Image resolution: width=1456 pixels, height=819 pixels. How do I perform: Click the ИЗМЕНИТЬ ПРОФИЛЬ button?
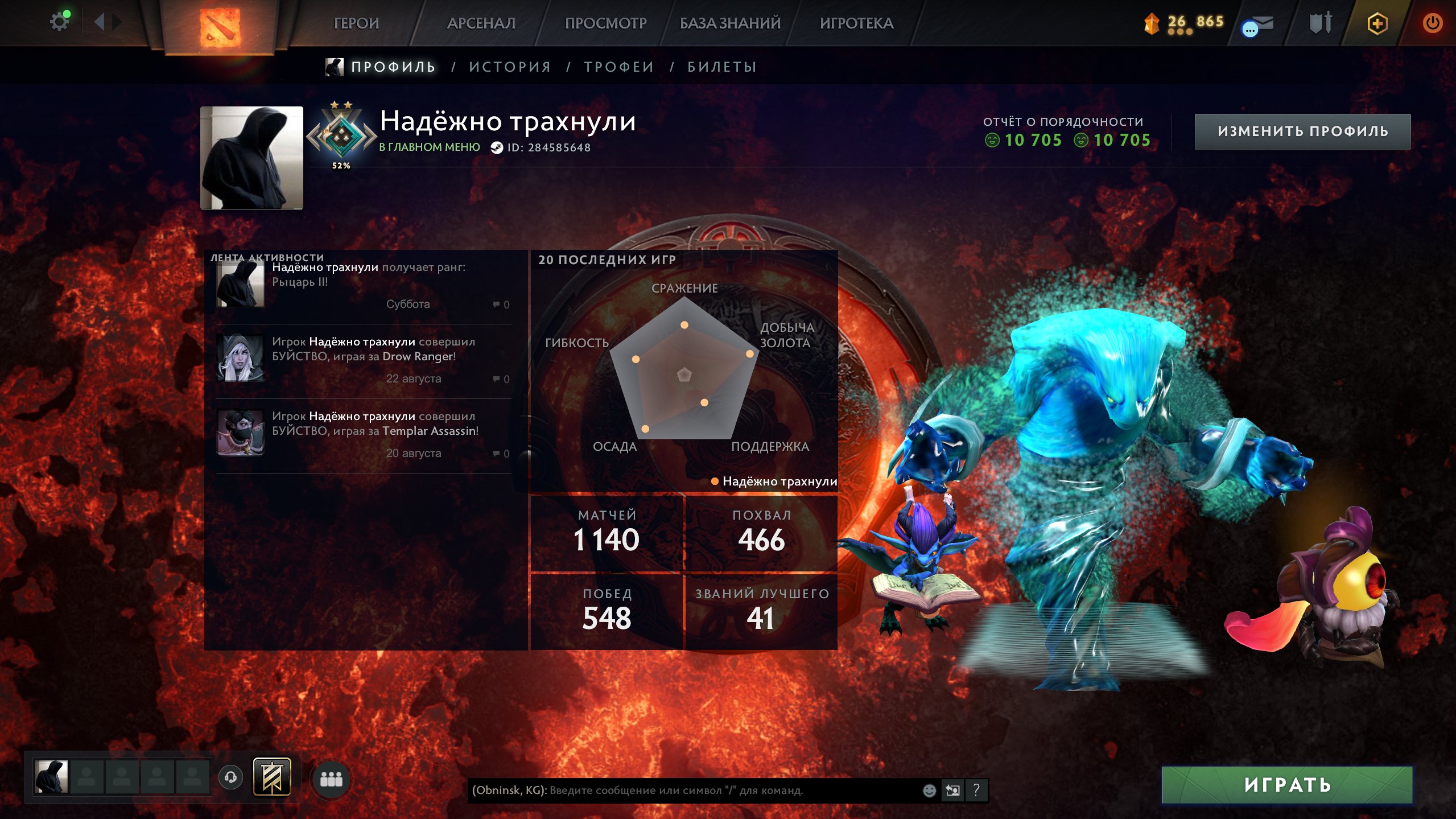[x=1302, y=131]
